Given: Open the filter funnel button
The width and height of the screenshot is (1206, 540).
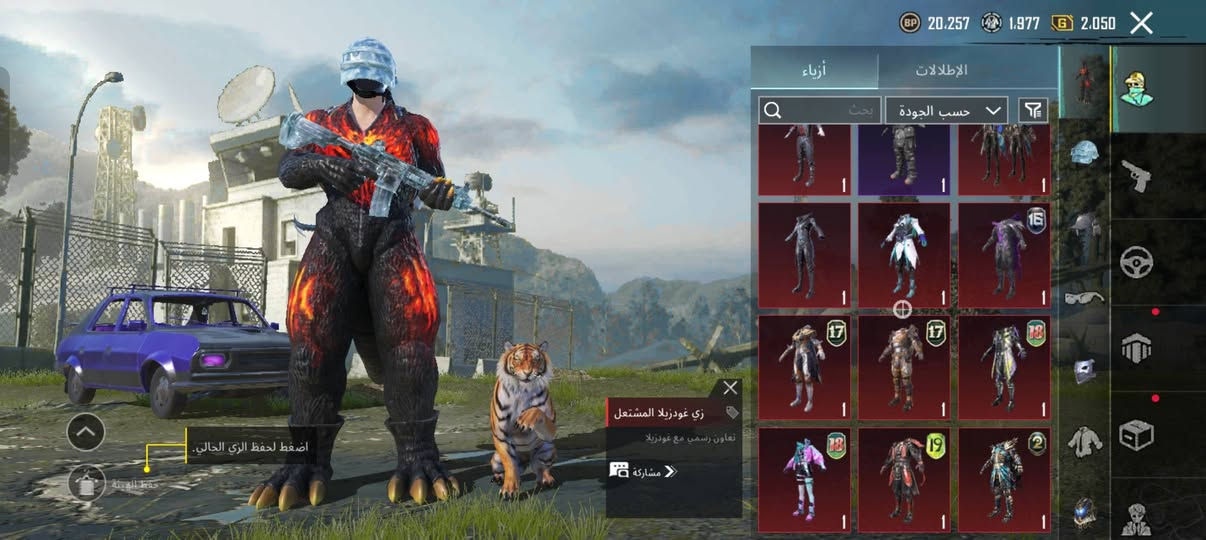Looking at the screenshot, I should coord(1032,110).
